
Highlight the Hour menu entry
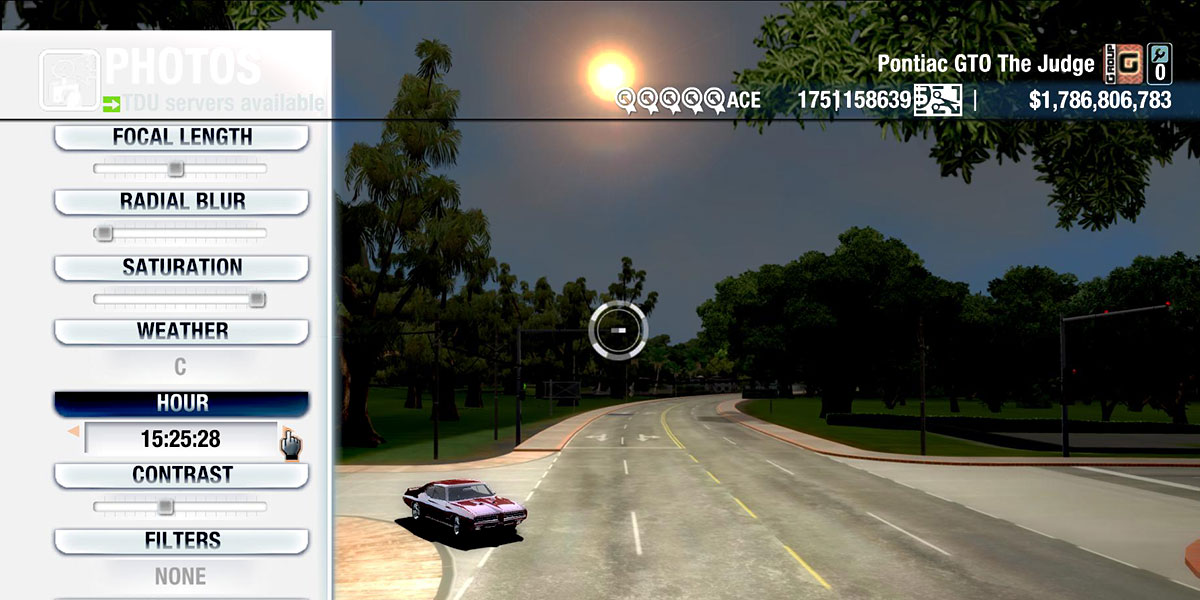point(181,403)
